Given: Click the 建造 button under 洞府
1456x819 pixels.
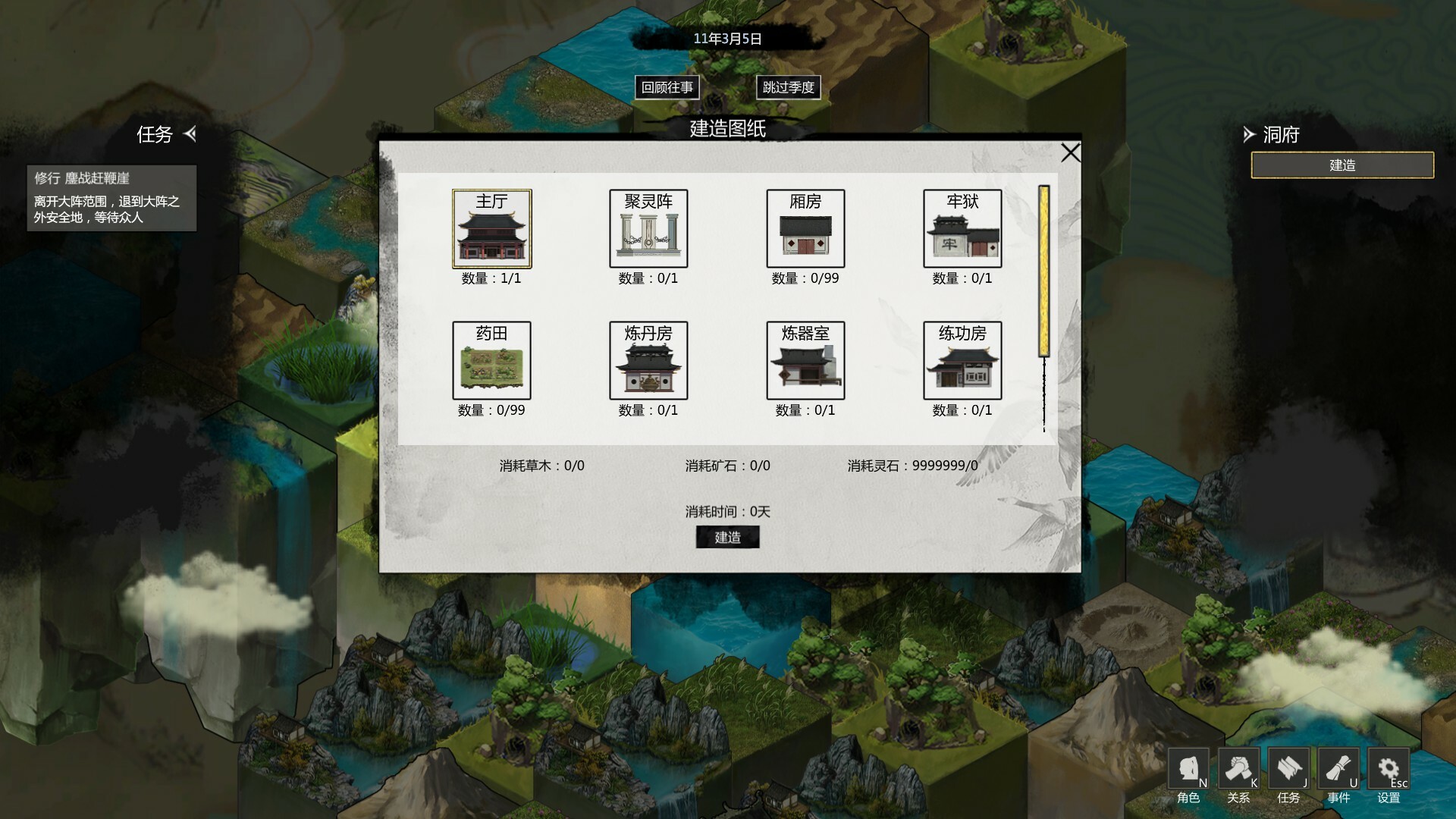Looking at the screenshot, I should (1341, 165).
